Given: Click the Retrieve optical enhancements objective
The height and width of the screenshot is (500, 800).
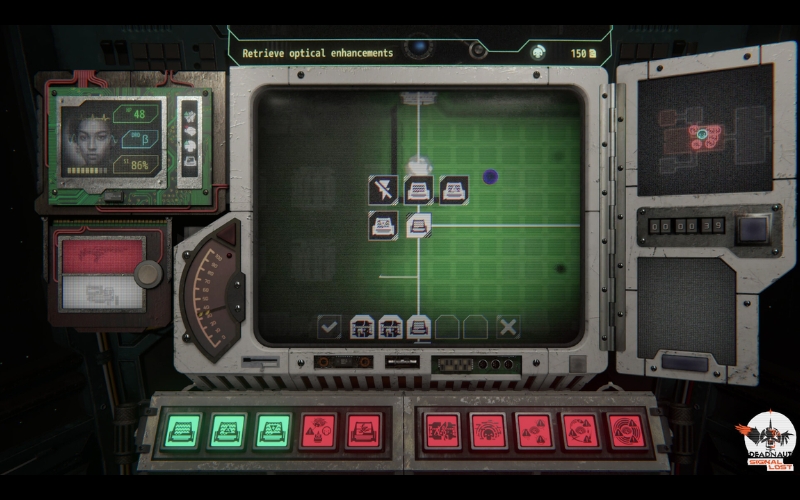Looking at the screenshot, I should click(x=318, y=53).
